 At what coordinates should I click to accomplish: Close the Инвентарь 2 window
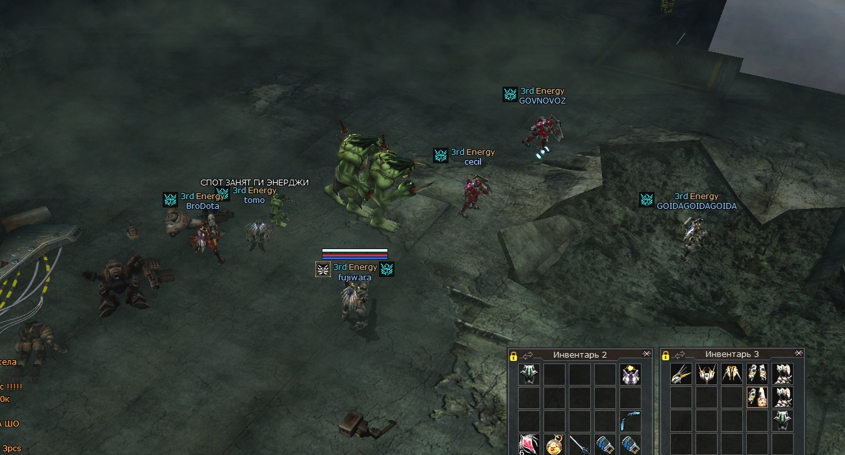coord(647,354)
